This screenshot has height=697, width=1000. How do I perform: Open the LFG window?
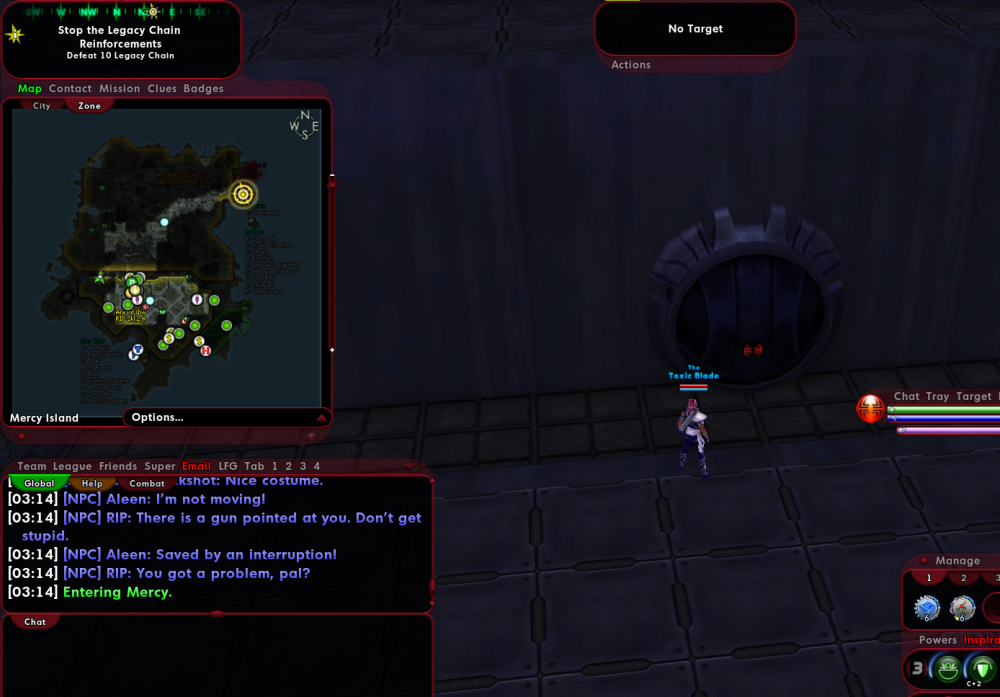(228, 466)
